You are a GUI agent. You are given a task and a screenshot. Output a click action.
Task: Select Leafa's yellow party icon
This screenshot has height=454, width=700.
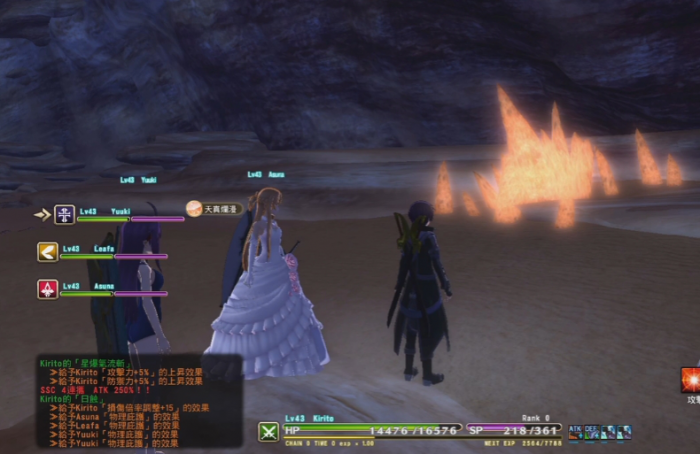point(47,252)
